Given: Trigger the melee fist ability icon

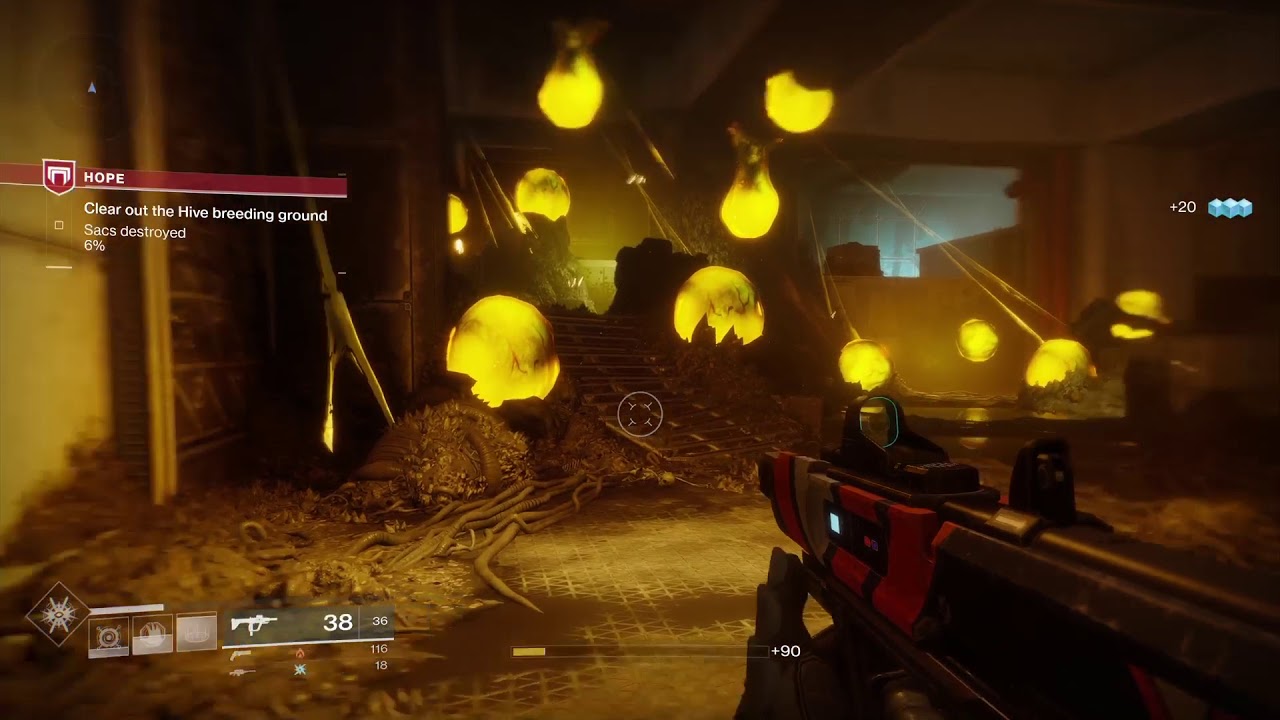Looking at the screenshot, I should pyautogui.click(x=153, y=634).
